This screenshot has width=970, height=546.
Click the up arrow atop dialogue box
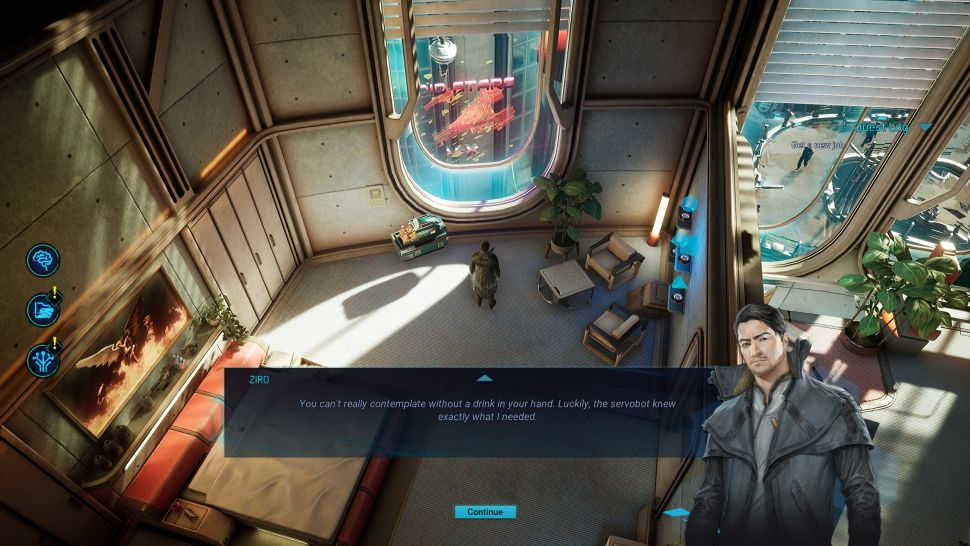coord(485,378)
